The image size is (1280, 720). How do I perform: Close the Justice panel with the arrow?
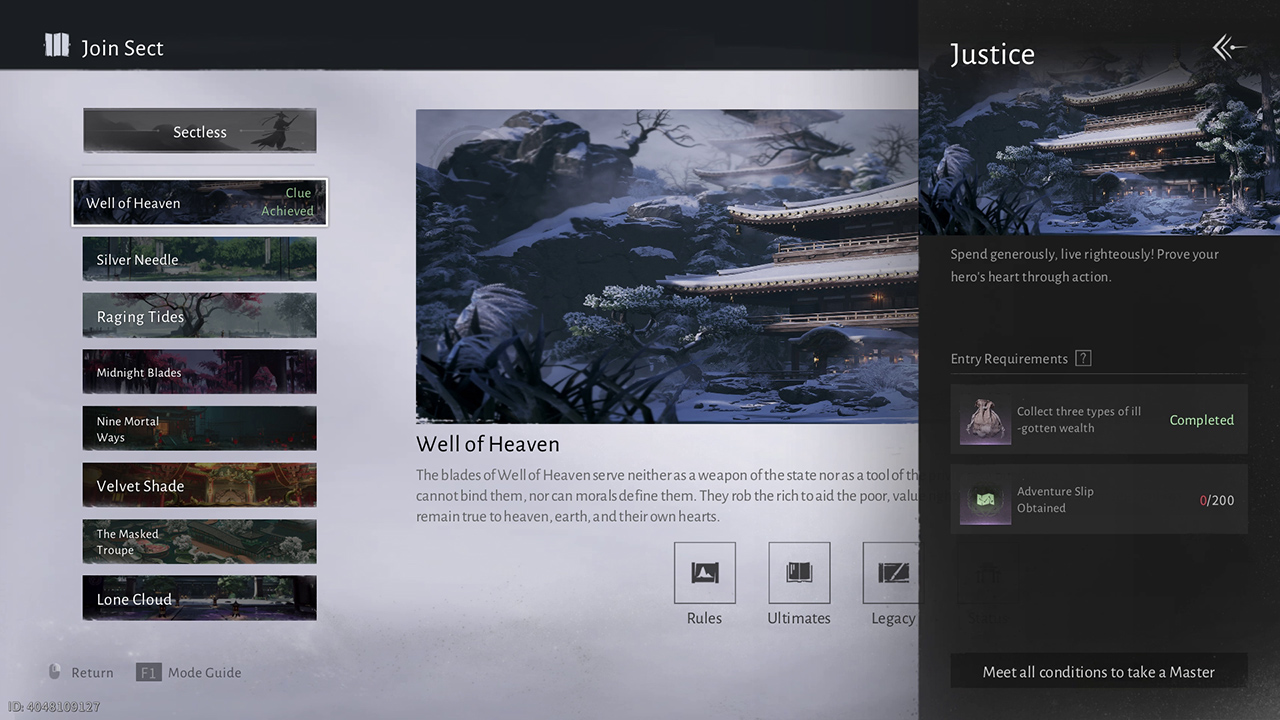(1229, 48)
